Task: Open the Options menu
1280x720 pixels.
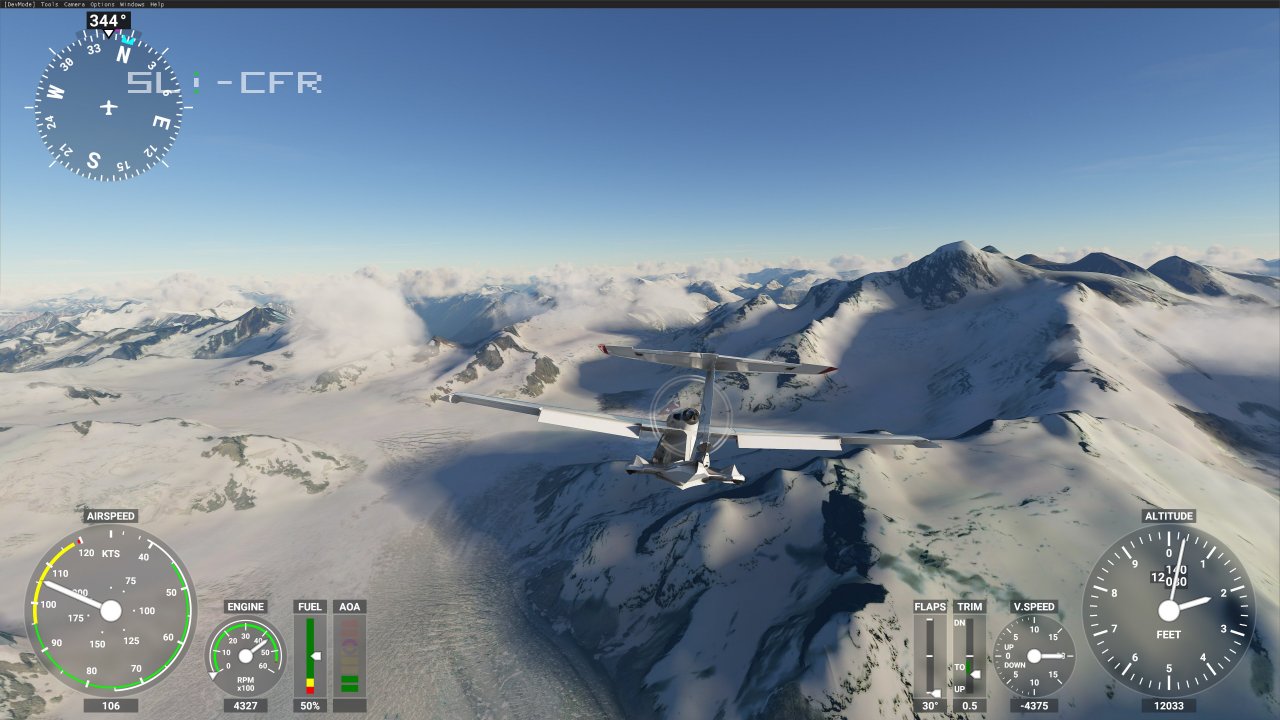Action: click(101, 4)
